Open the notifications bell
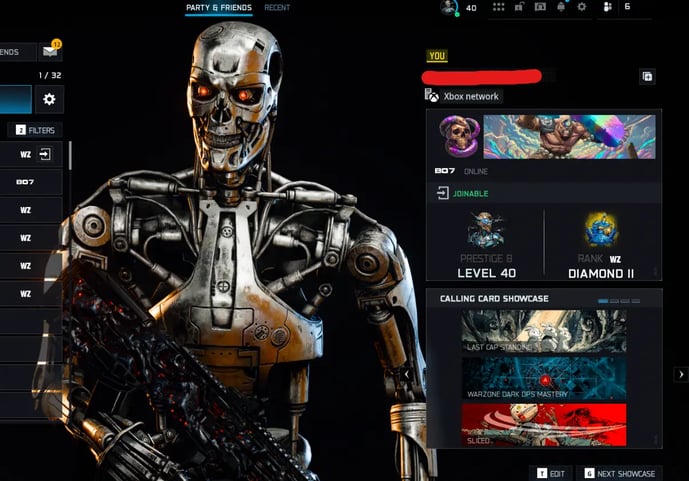Viewport: 689px width, 481px height. pos(561,7)
